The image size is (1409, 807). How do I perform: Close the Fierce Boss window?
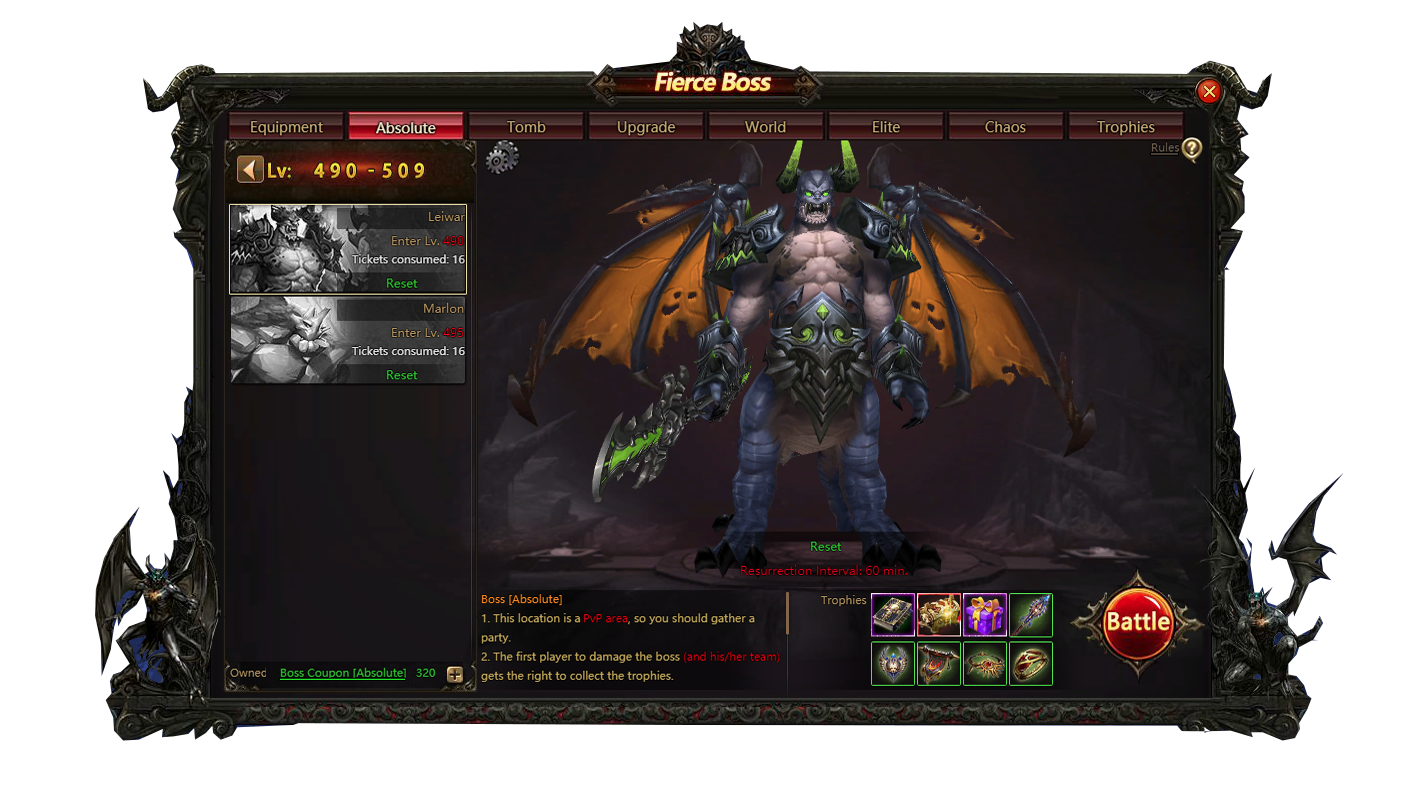[x=1209, y=92]
